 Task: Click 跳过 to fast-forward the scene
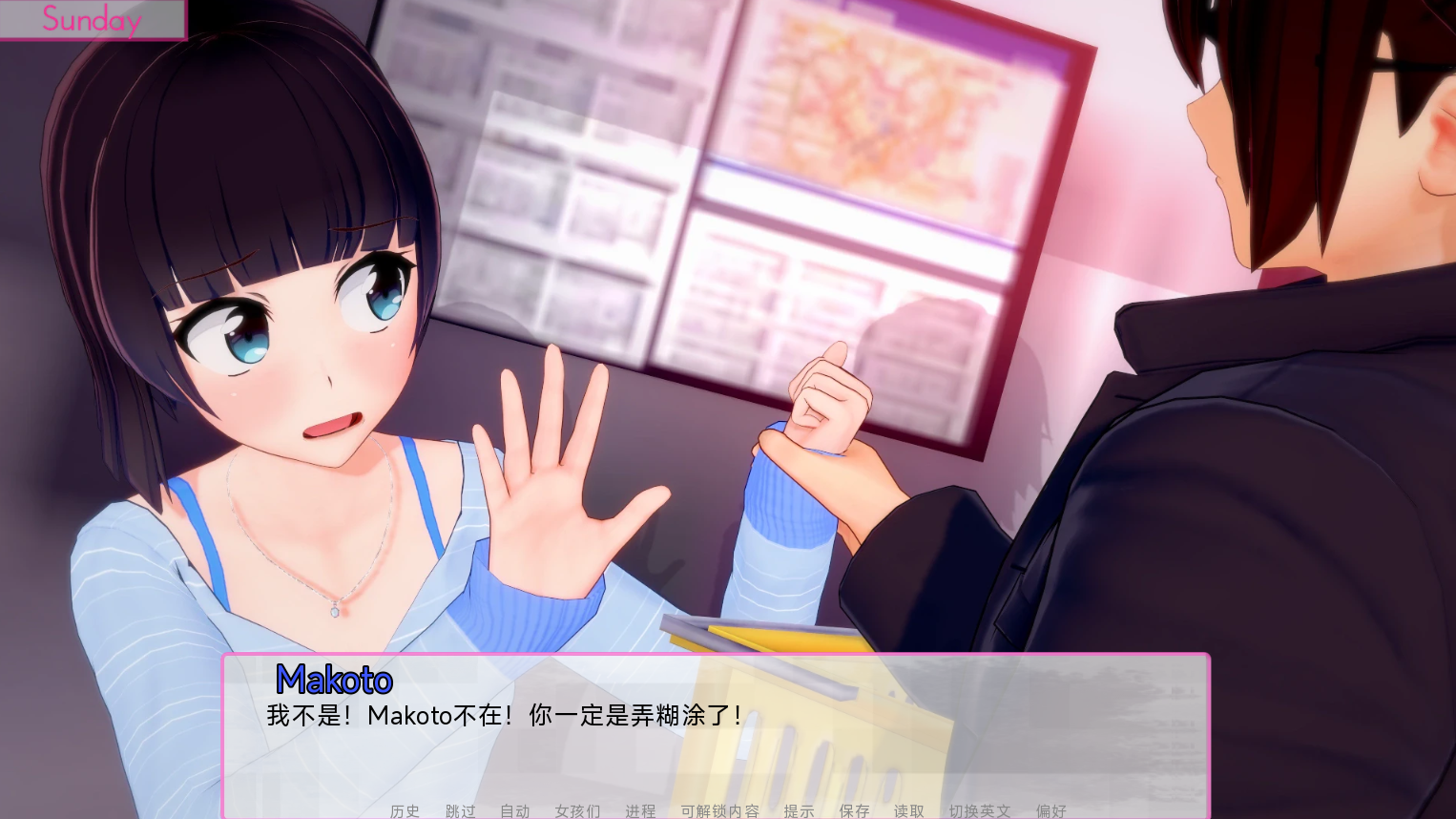pyautogui.click(x=458, y=810)
